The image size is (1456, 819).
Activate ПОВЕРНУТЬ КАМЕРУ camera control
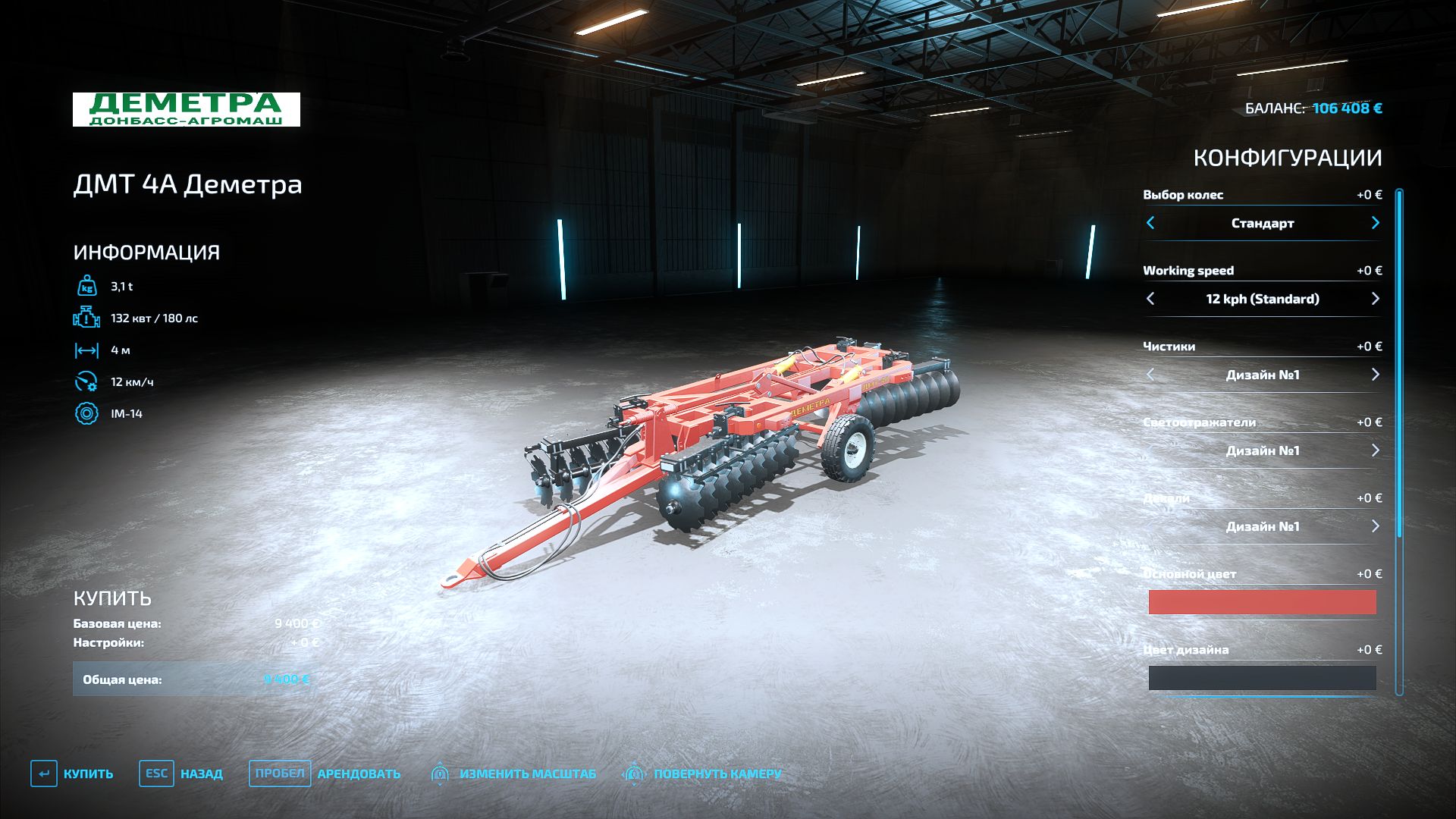[x=702, y=773]
